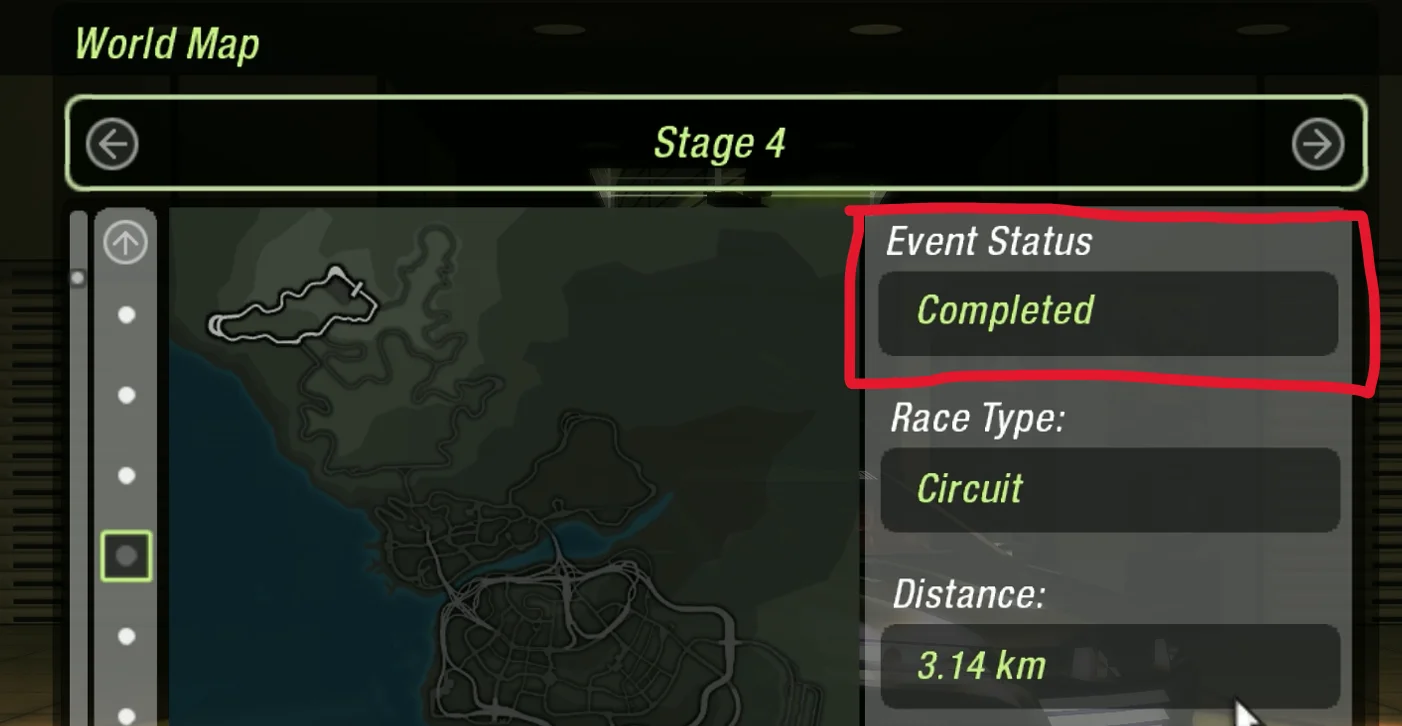Screen dimensions: 1402x726
Task: Click the Event Status label
Action: click(988, 241)
